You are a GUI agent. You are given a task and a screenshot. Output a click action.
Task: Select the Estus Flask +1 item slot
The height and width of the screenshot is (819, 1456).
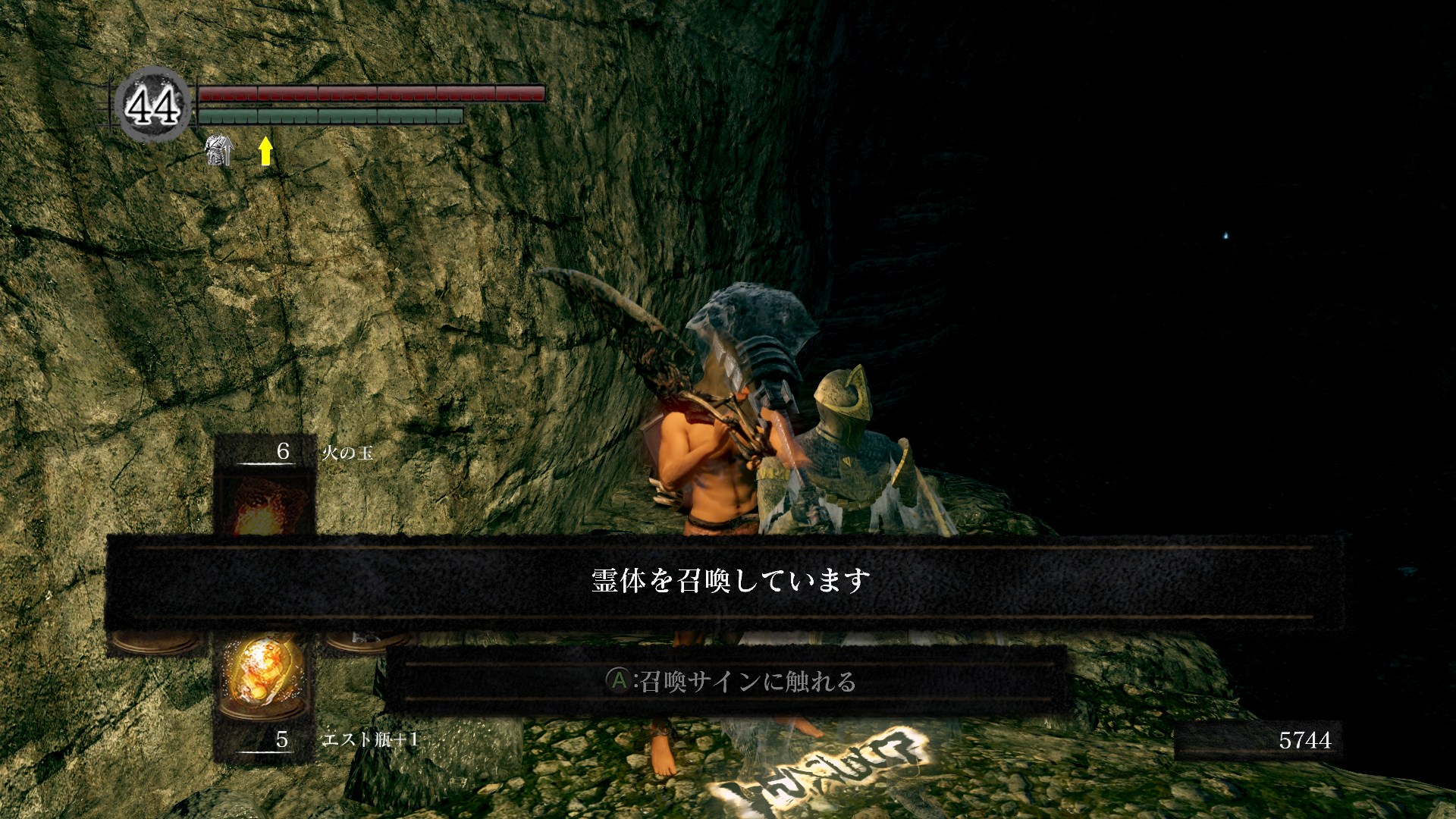tap(264, 676)
